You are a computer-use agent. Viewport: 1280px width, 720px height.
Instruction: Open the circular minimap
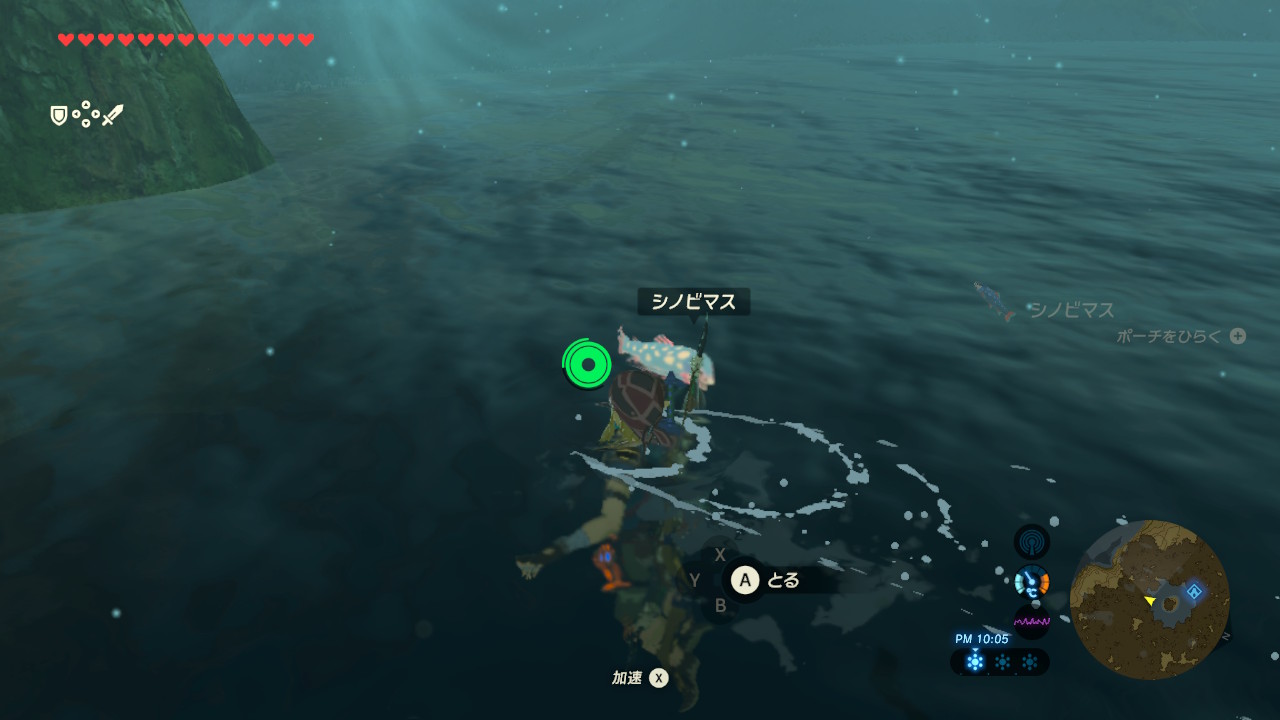1149,599
